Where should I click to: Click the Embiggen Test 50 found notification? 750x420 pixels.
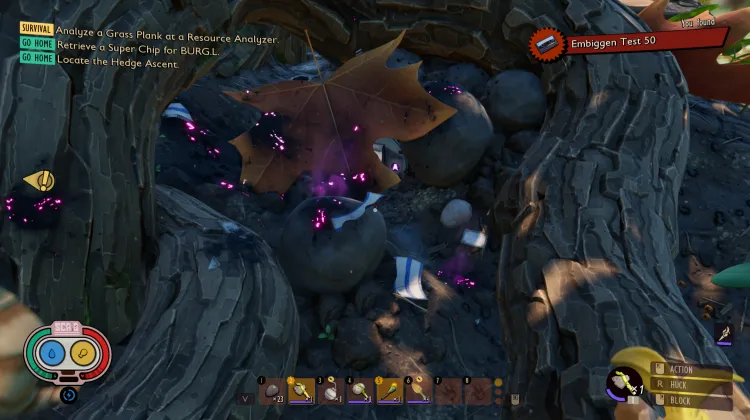(x=628, y=43)
